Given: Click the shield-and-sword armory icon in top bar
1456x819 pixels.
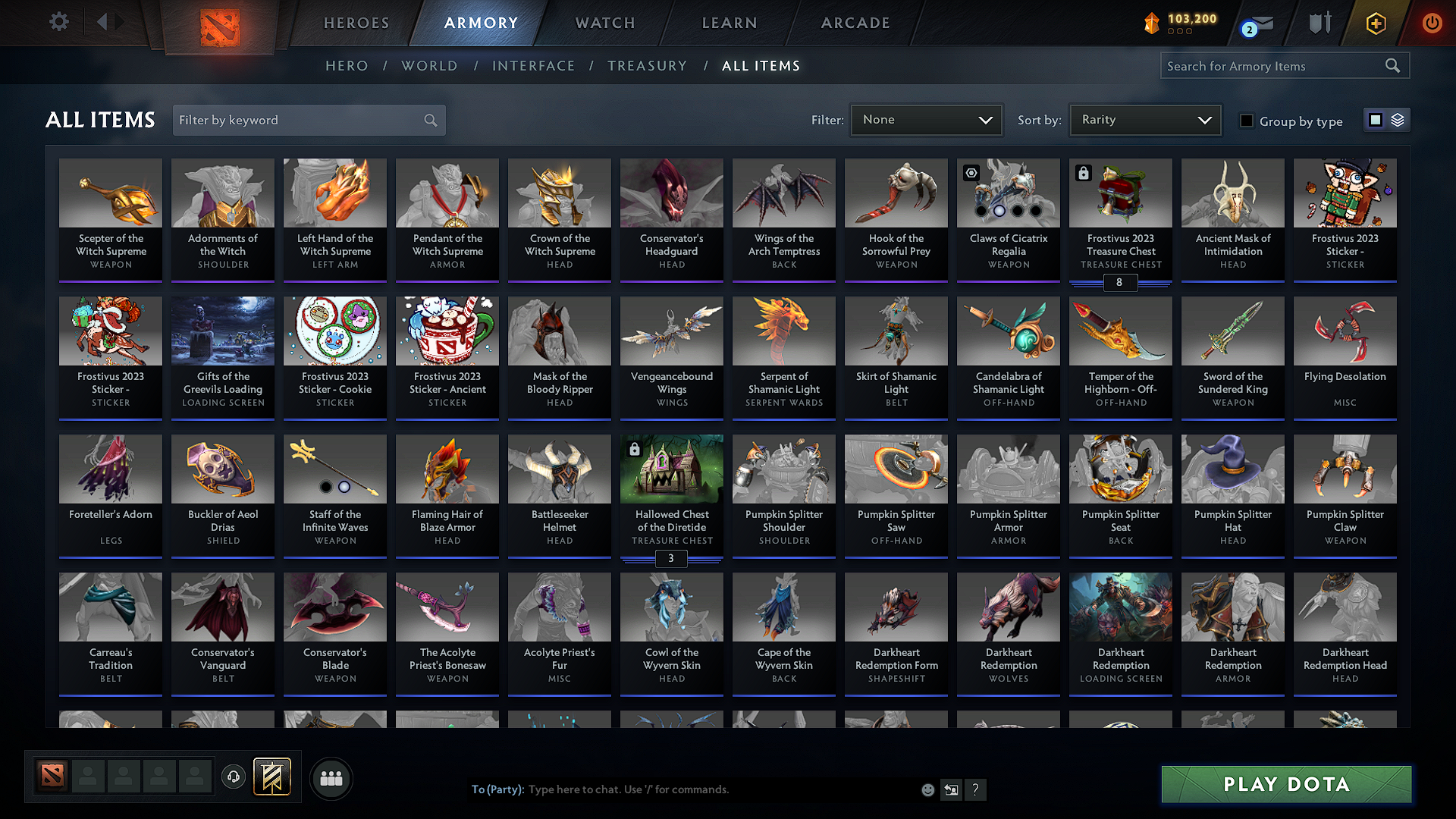Looking at the screenshot, I should click(1319, 22).
